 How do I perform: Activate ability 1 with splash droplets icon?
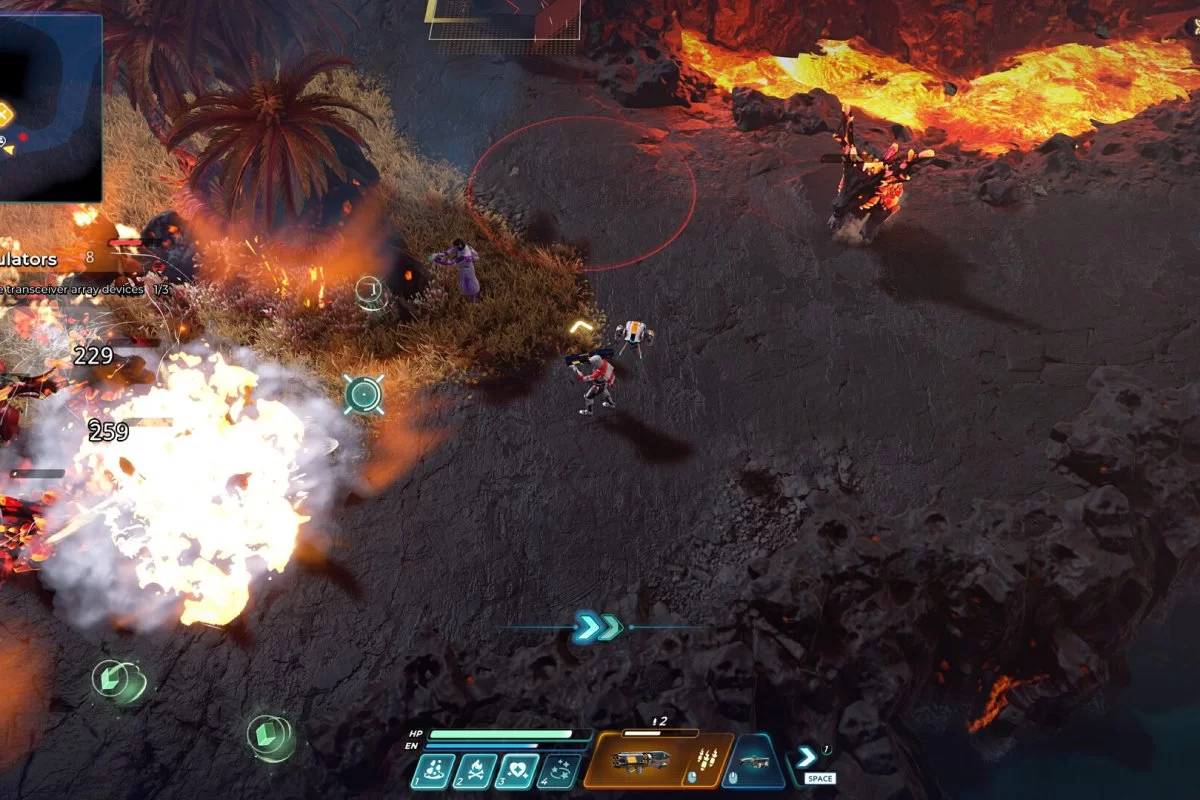click(434, 772)
